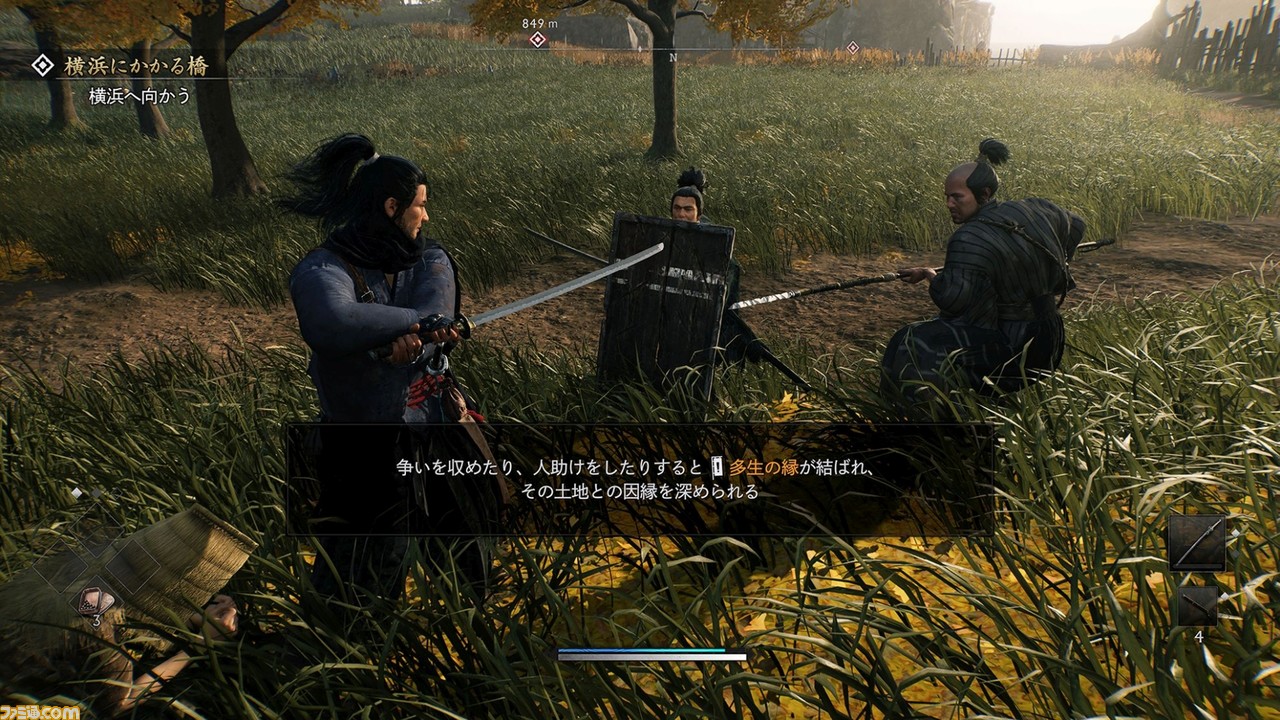Screen dimensions: 1280x720
Task: Click the consumable pouch icon showing 3 remaining
Action: click(95, 600)
